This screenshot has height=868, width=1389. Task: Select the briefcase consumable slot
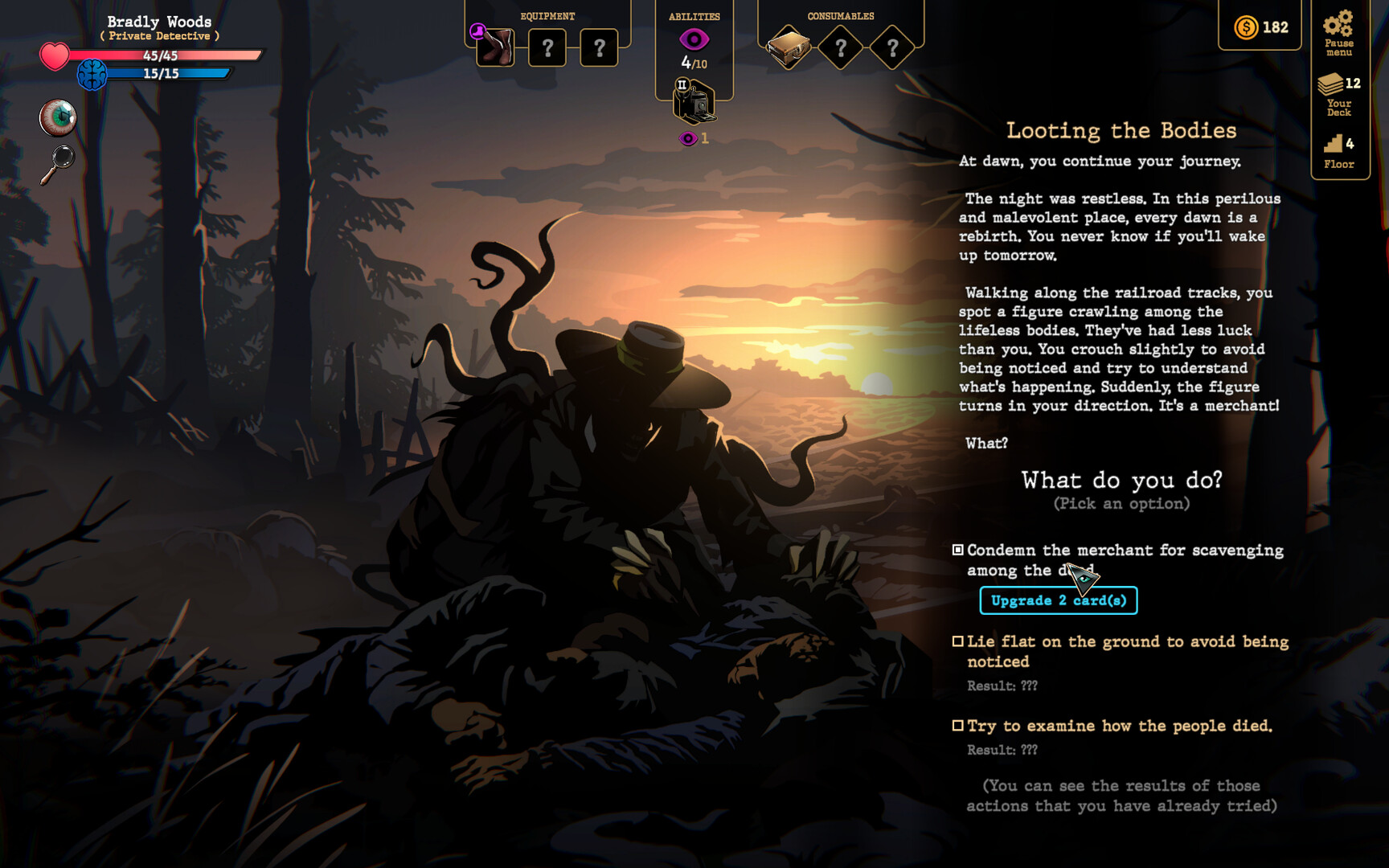pos(788,48)
